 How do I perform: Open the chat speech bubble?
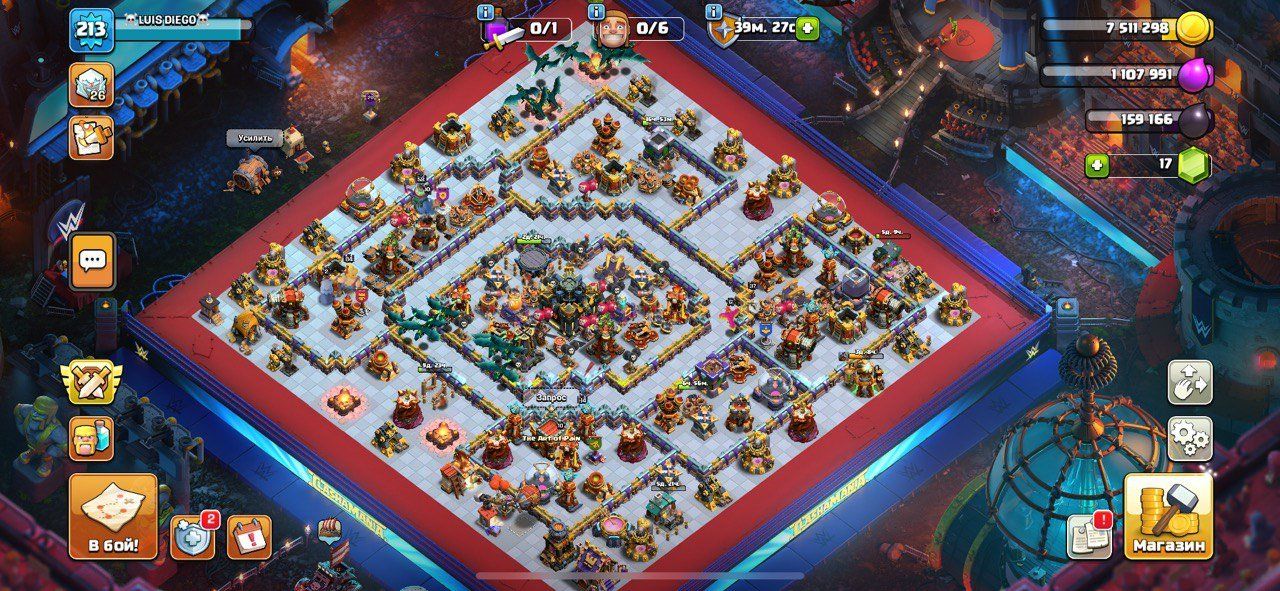tap(92, 261)
